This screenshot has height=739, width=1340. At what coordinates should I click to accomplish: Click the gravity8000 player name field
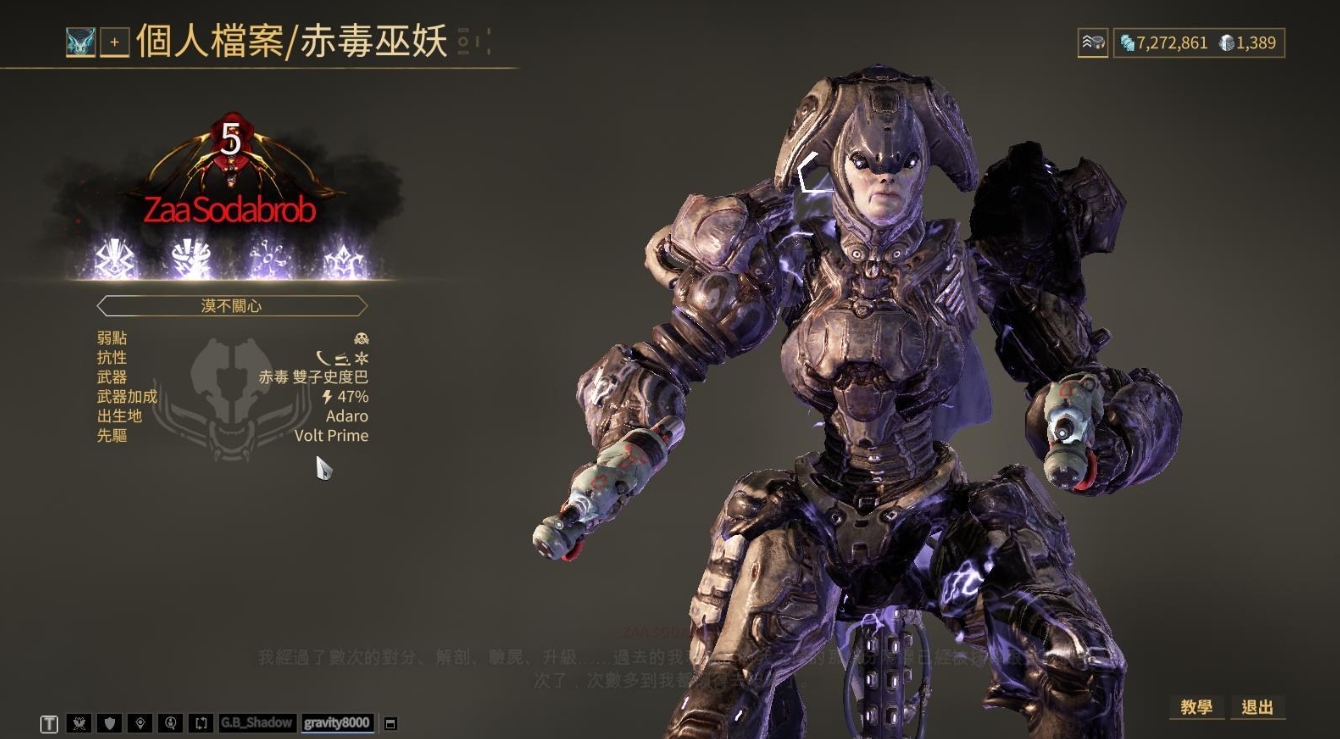point(338,723)
